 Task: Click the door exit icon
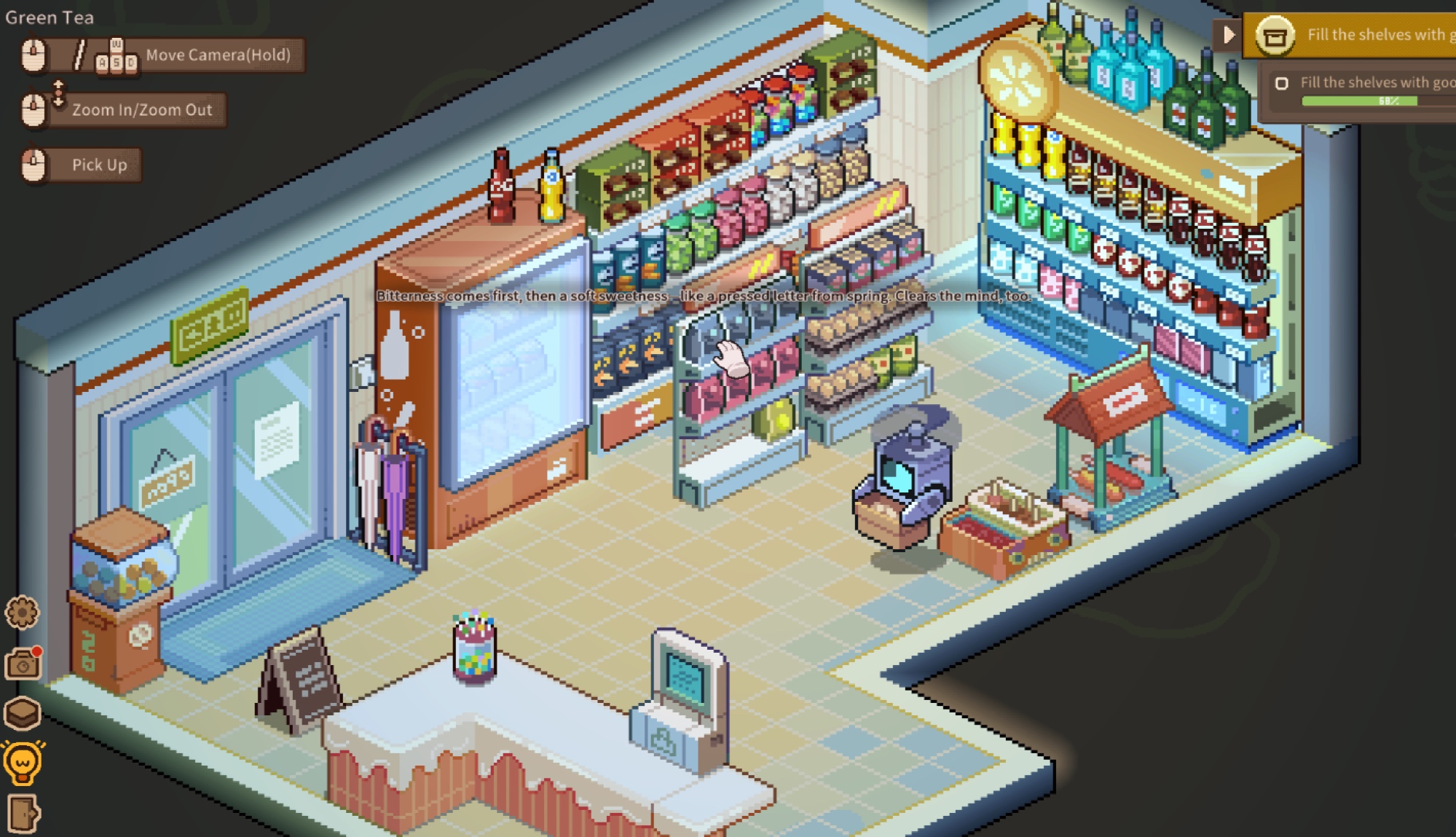pyautogui.click(x=23, y=813)
